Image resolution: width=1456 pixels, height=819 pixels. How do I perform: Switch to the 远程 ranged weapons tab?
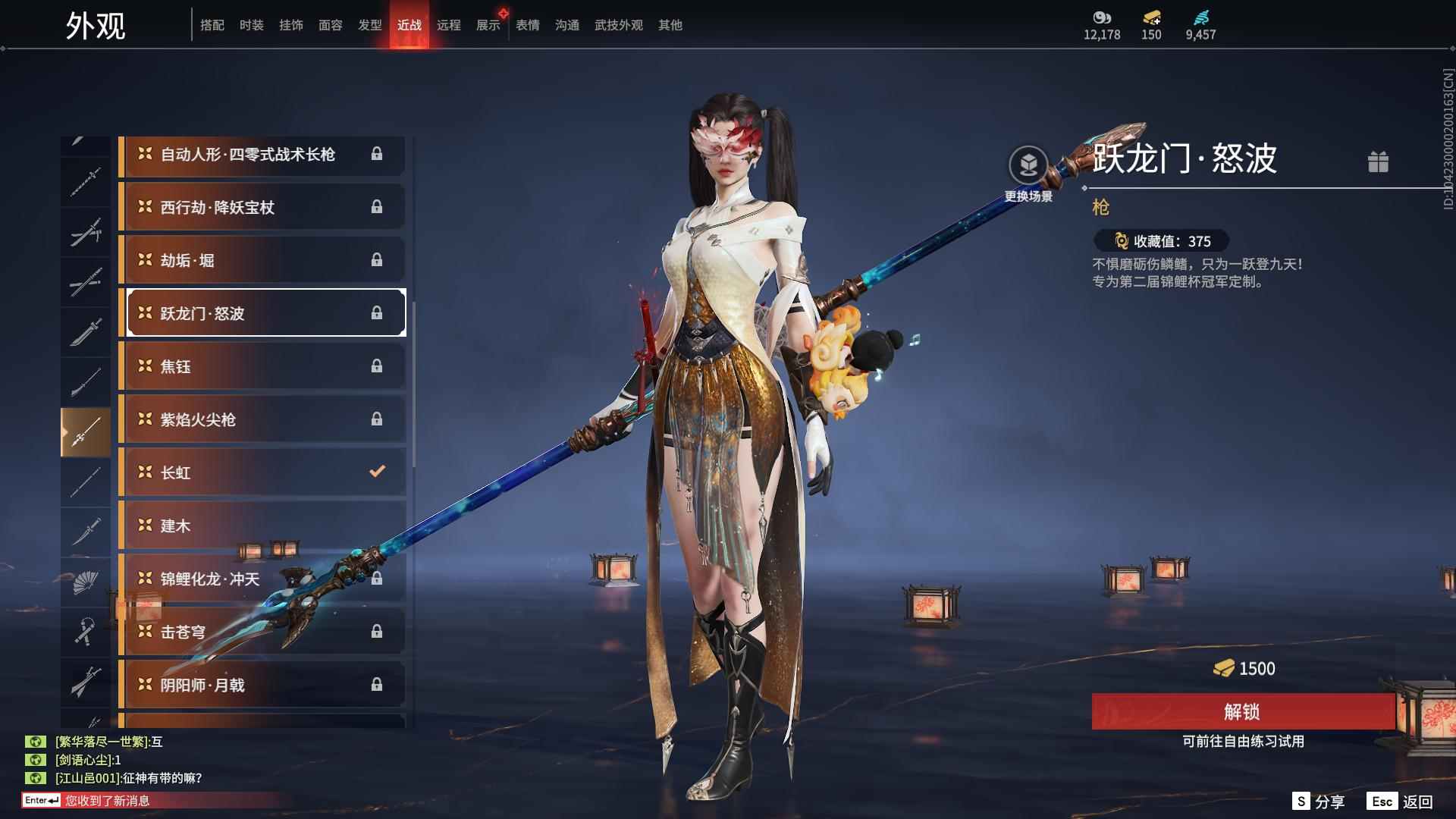point(450,24)
